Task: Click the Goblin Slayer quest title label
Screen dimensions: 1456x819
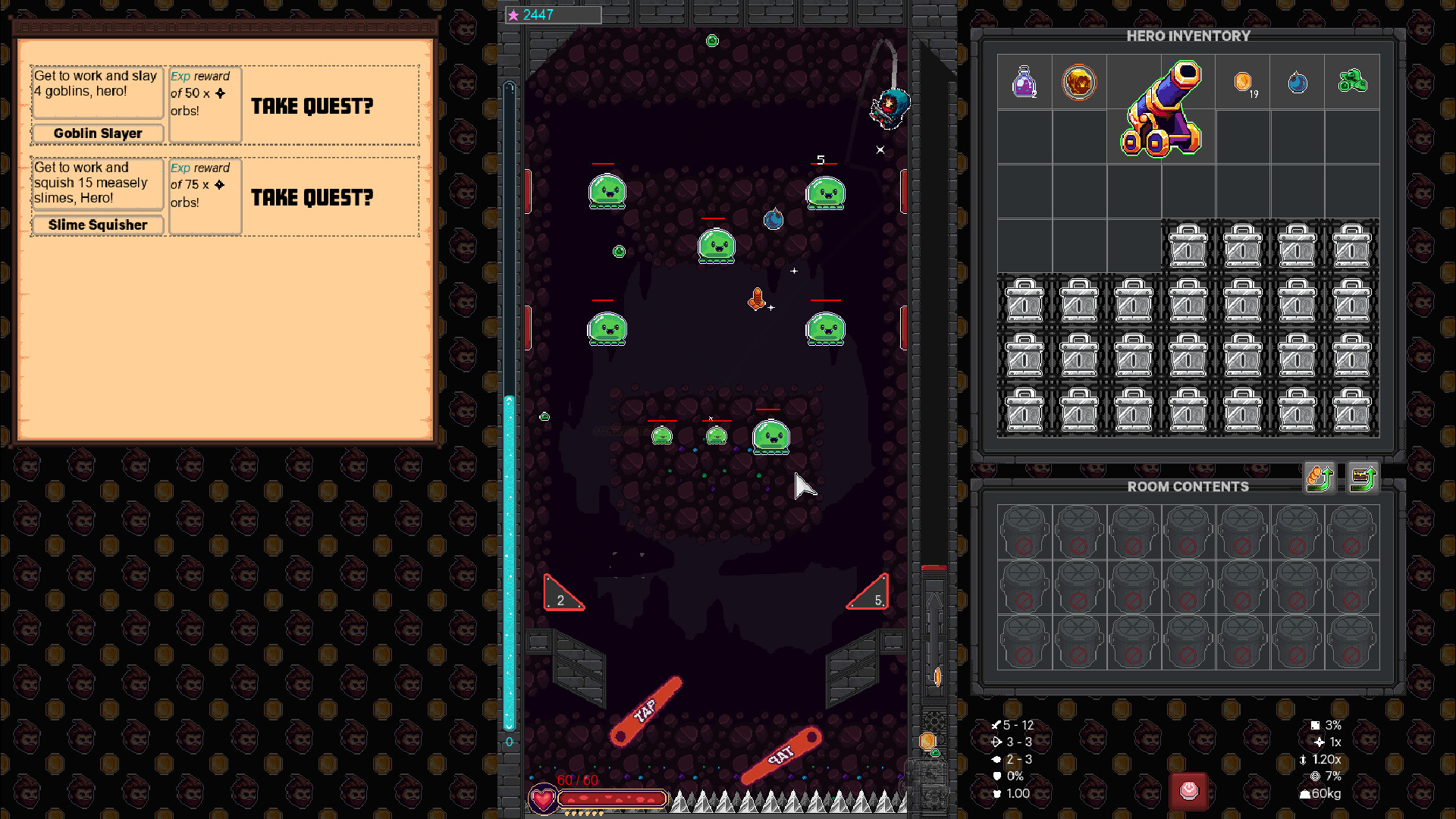Action: (x=97, y=133)
